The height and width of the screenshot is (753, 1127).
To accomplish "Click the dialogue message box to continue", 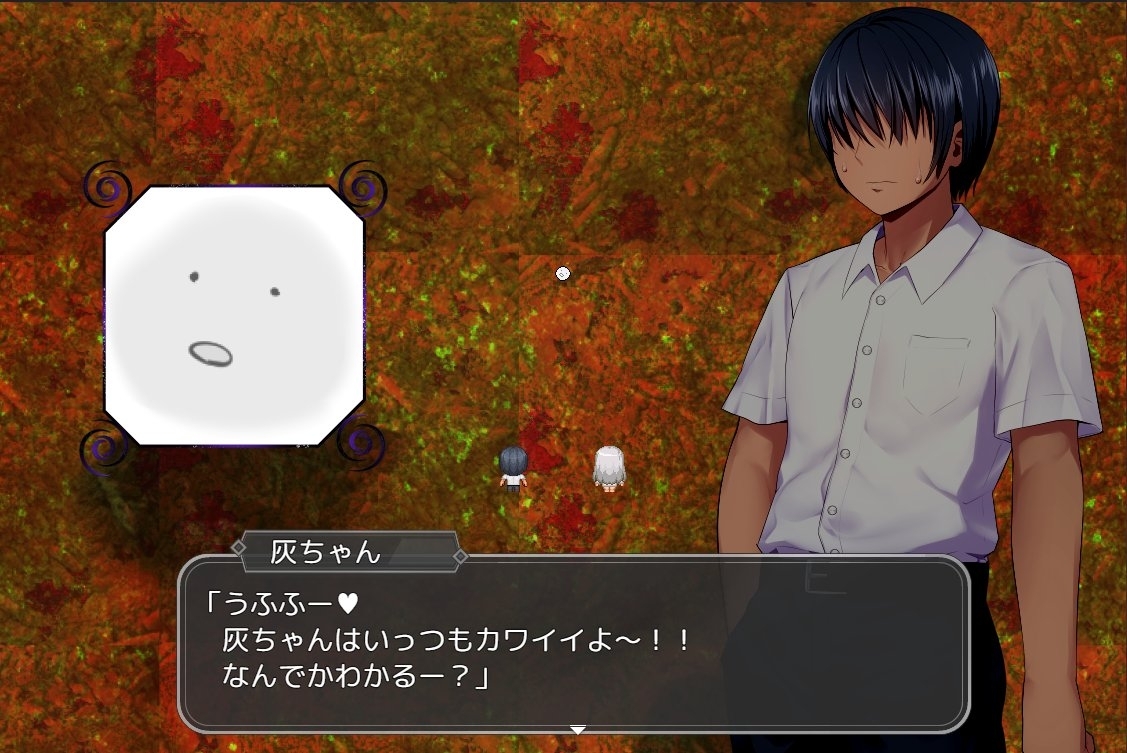I will click(573, 643).
